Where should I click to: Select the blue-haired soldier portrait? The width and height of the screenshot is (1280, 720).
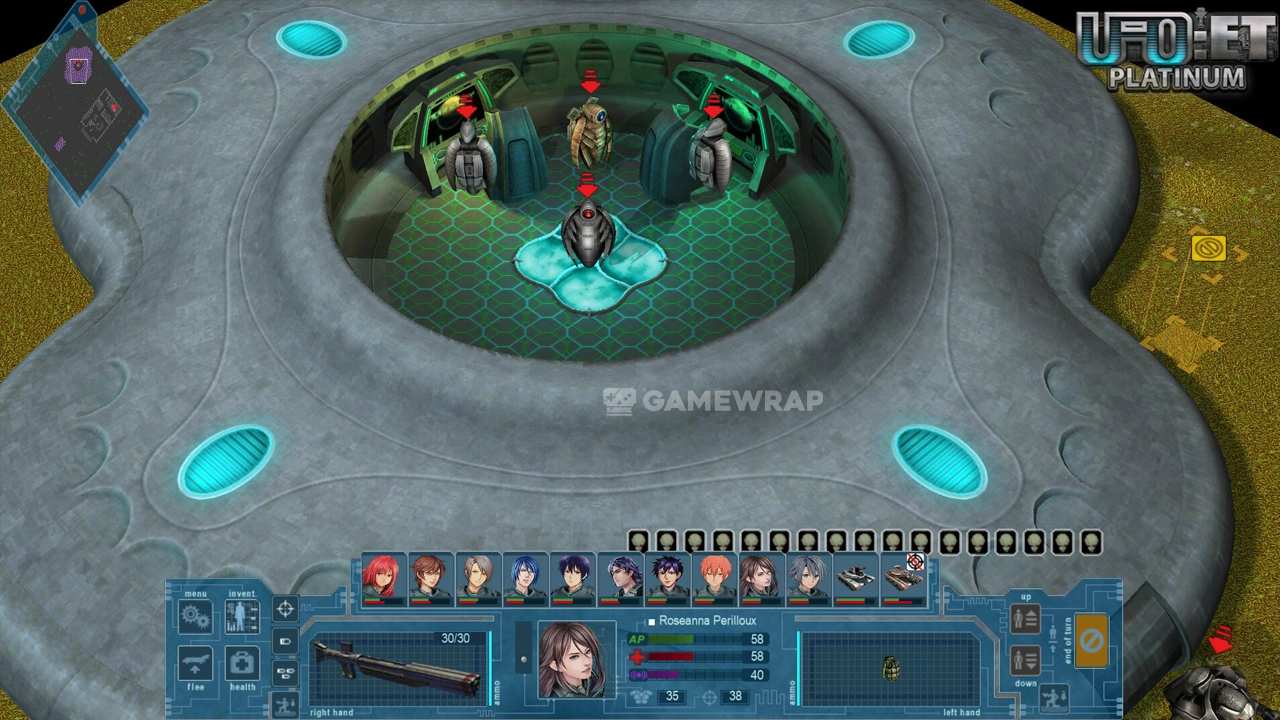525,579
